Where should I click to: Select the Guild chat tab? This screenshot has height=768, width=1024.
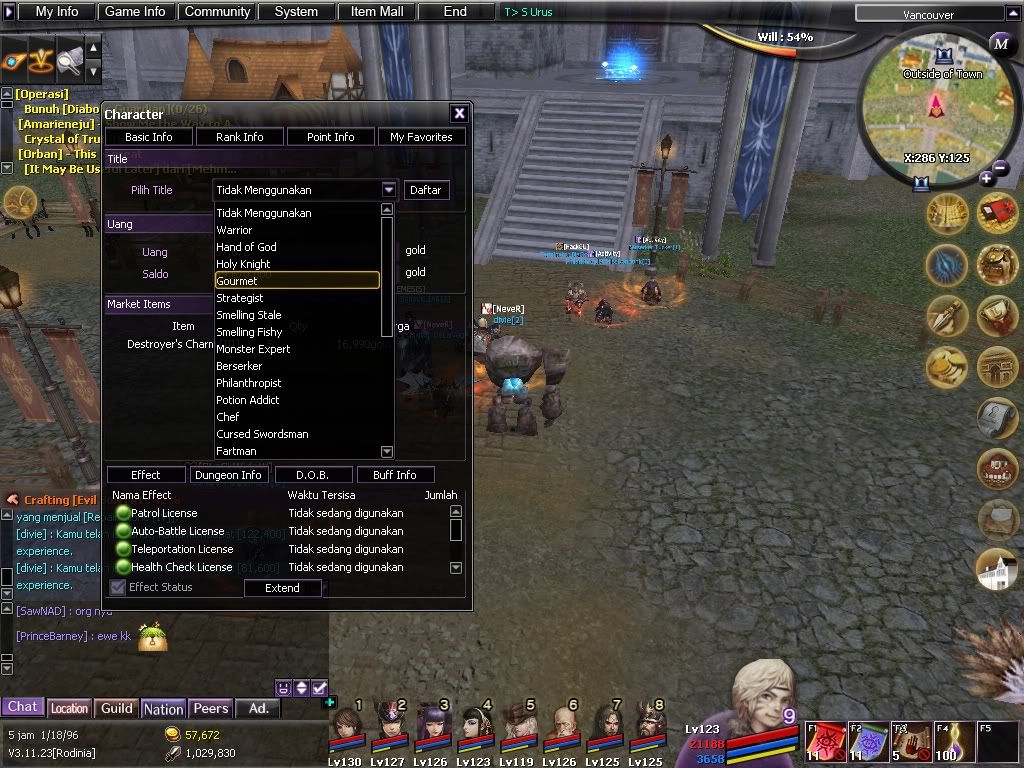coord(116,708)
